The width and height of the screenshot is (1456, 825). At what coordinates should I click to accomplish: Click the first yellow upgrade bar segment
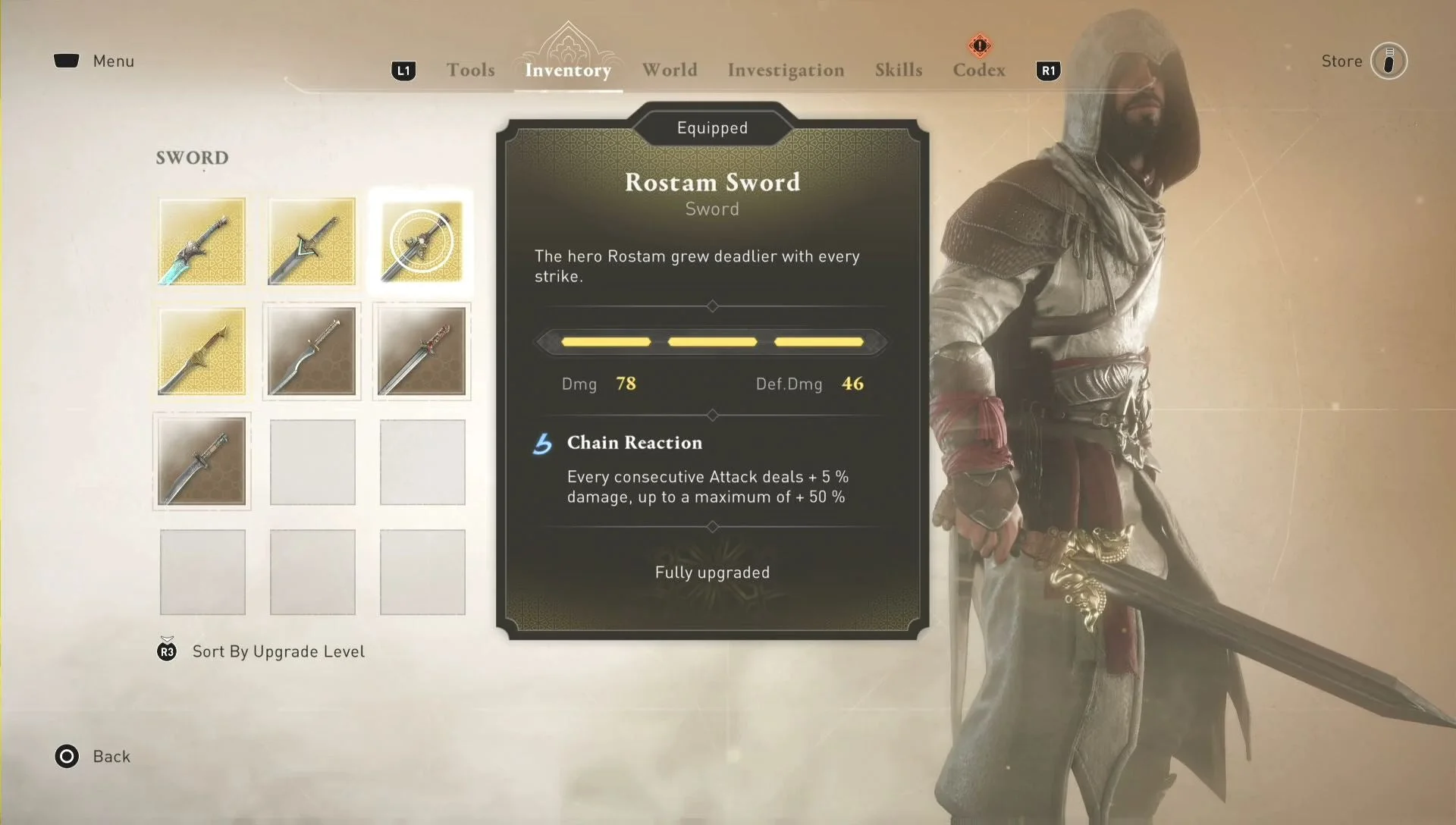[x=605, y=342]
